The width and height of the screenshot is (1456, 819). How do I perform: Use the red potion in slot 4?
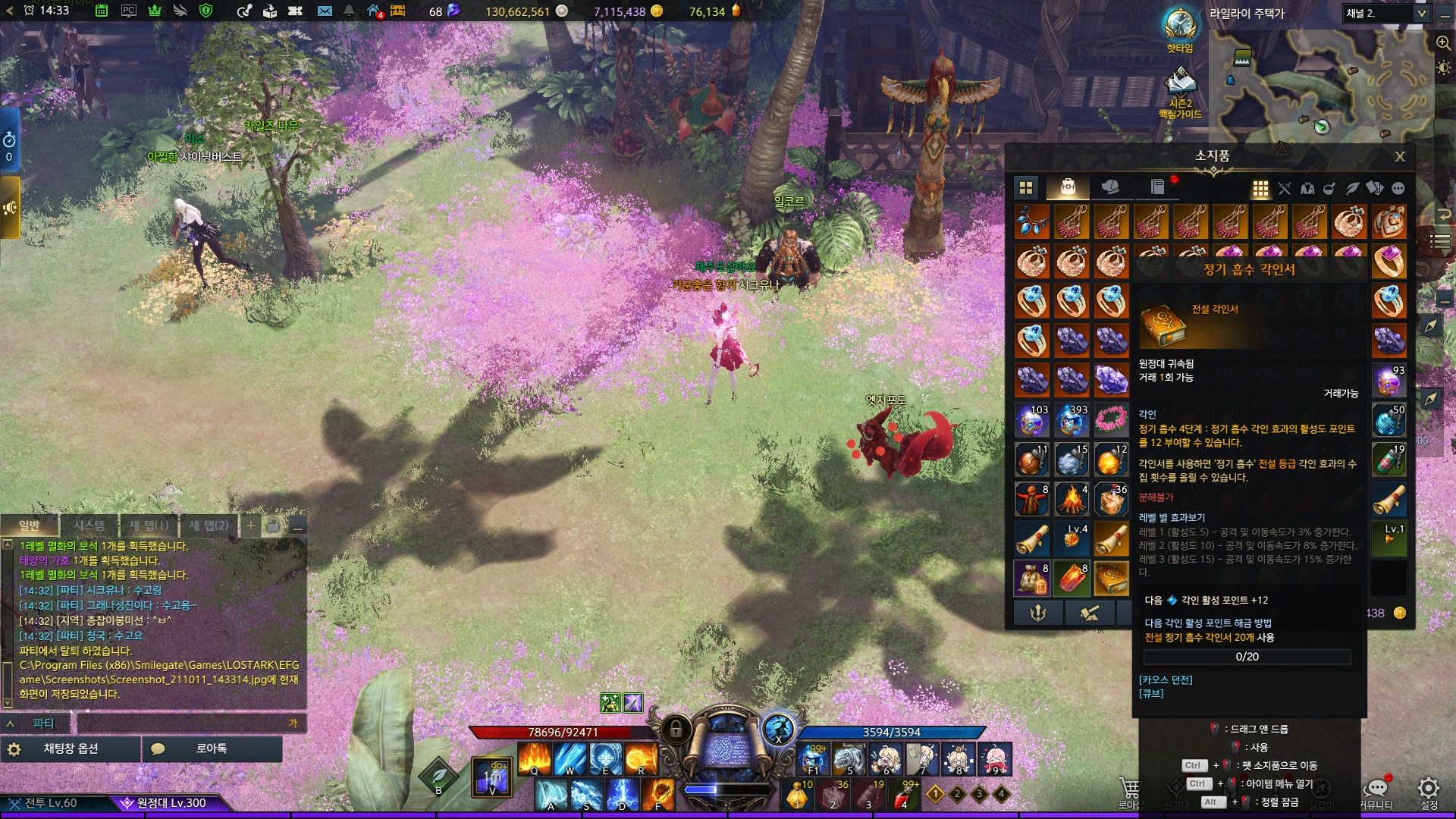pos(902,796)
